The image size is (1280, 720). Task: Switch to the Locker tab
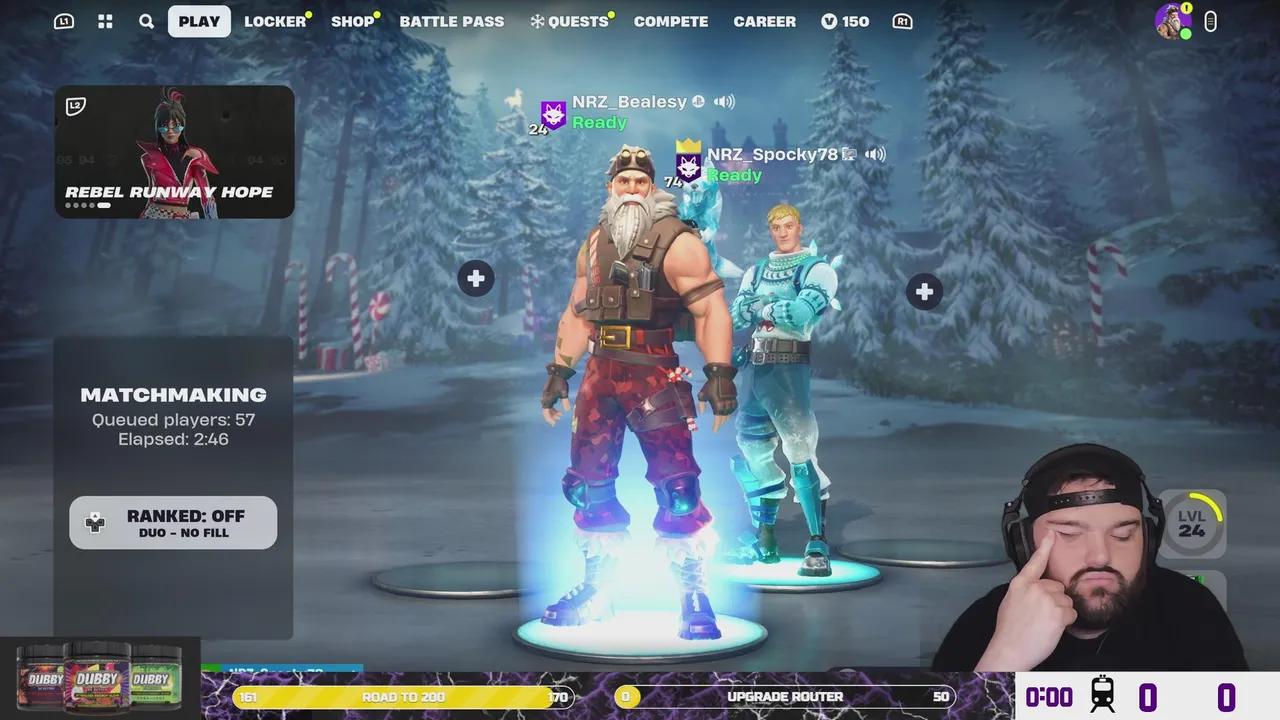[275, 20]
